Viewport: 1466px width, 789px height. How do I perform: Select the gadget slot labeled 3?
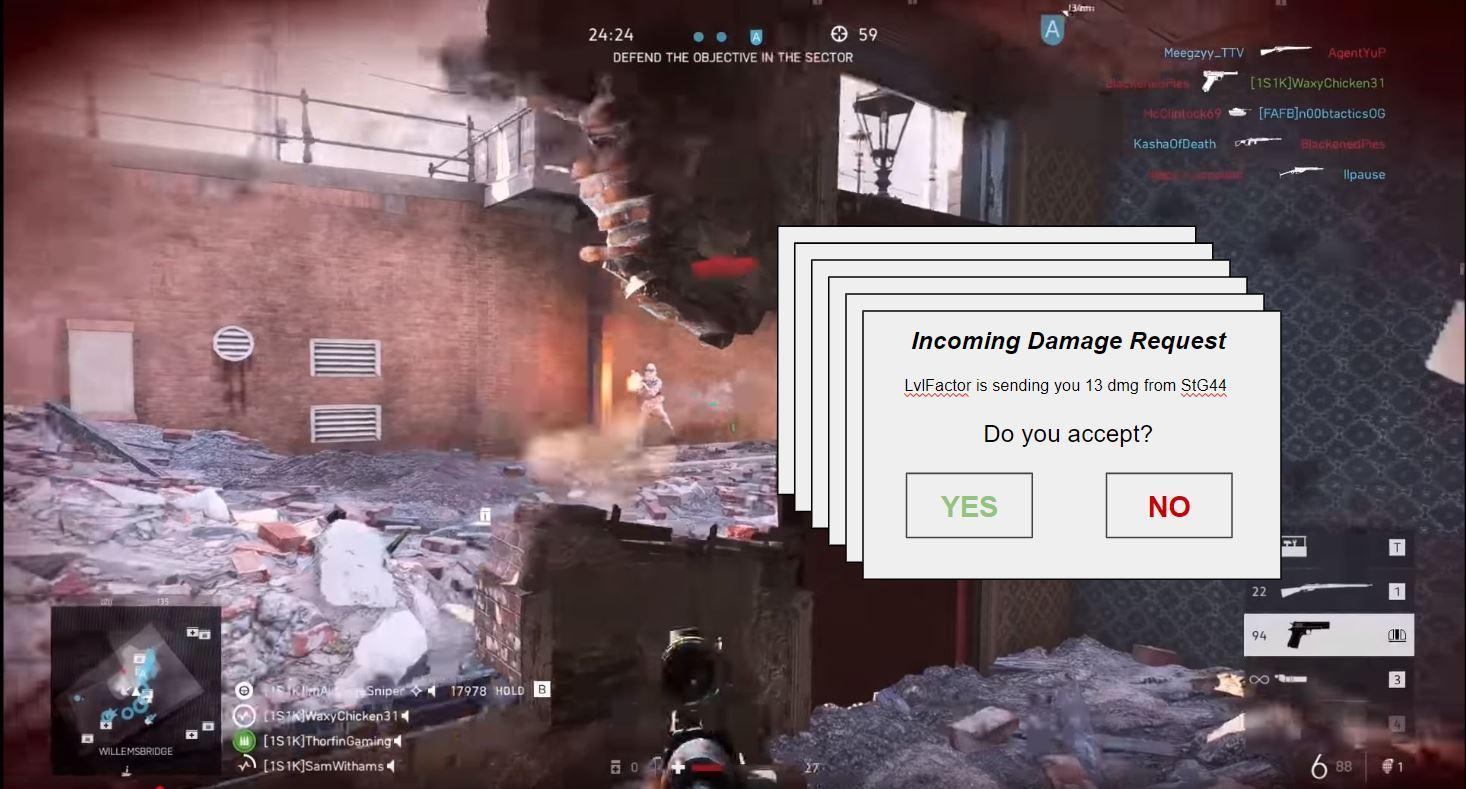[1398, 678]
